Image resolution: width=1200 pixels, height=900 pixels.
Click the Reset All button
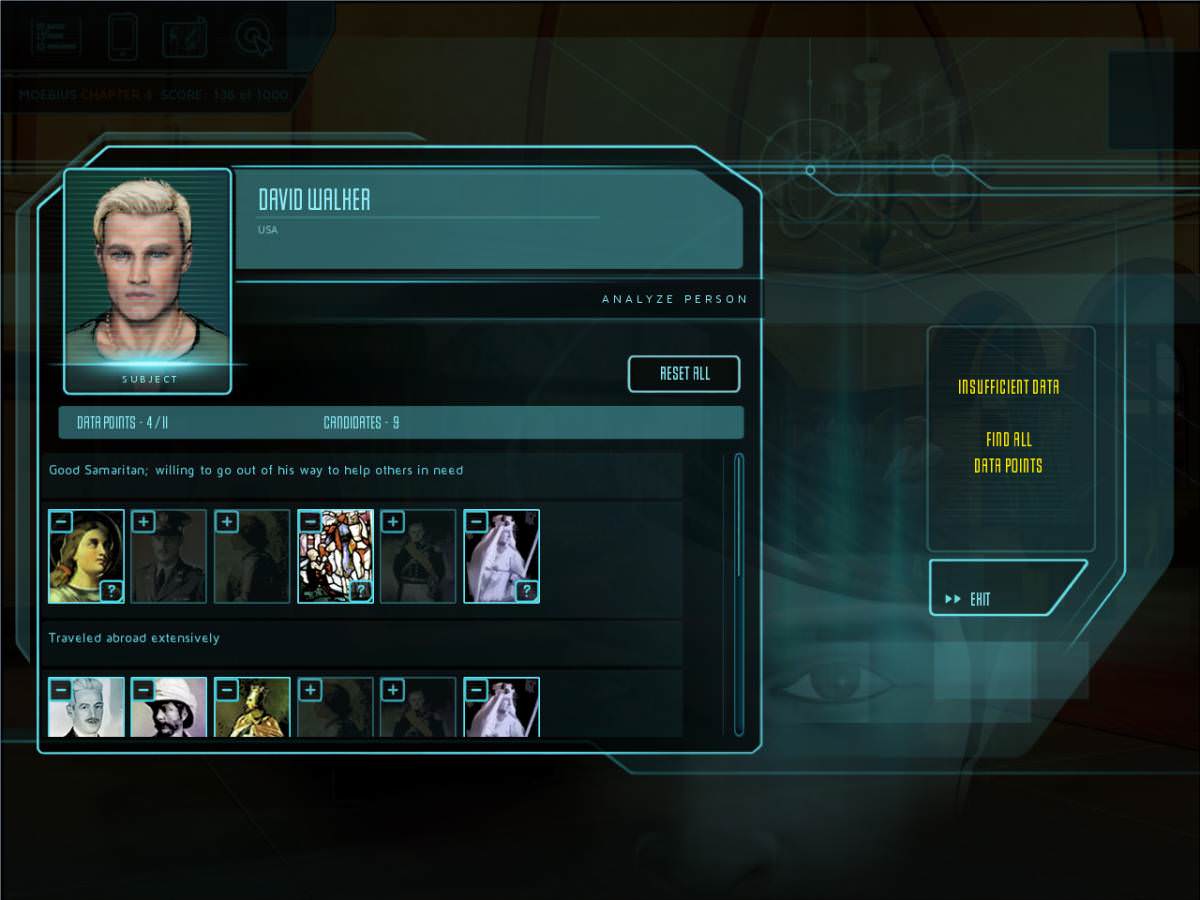684,374
